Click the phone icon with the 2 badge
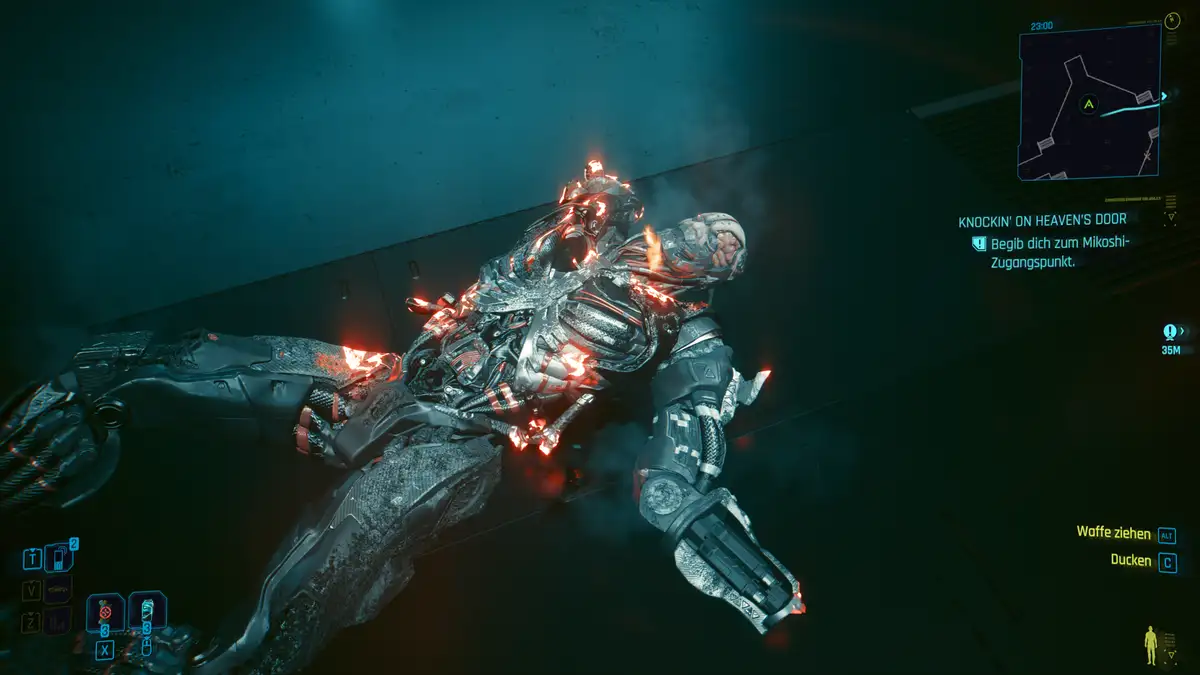Image resolution: width=1200 pixels, height=675 pixels. pyautogui.click(x=59, y=559)
